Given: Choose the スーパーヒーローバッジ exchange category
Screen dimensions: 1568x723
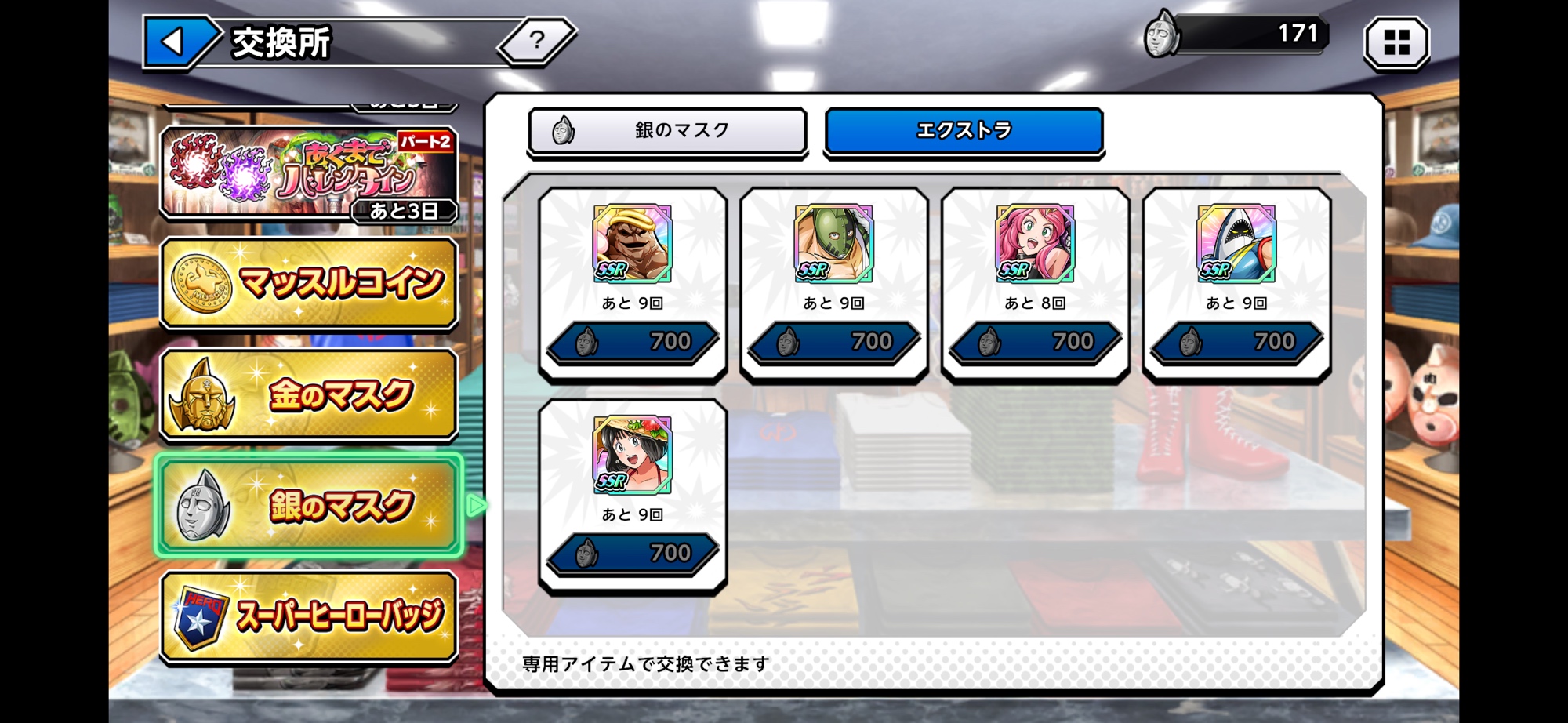Looking at the screenshot, I should (309, 616).
